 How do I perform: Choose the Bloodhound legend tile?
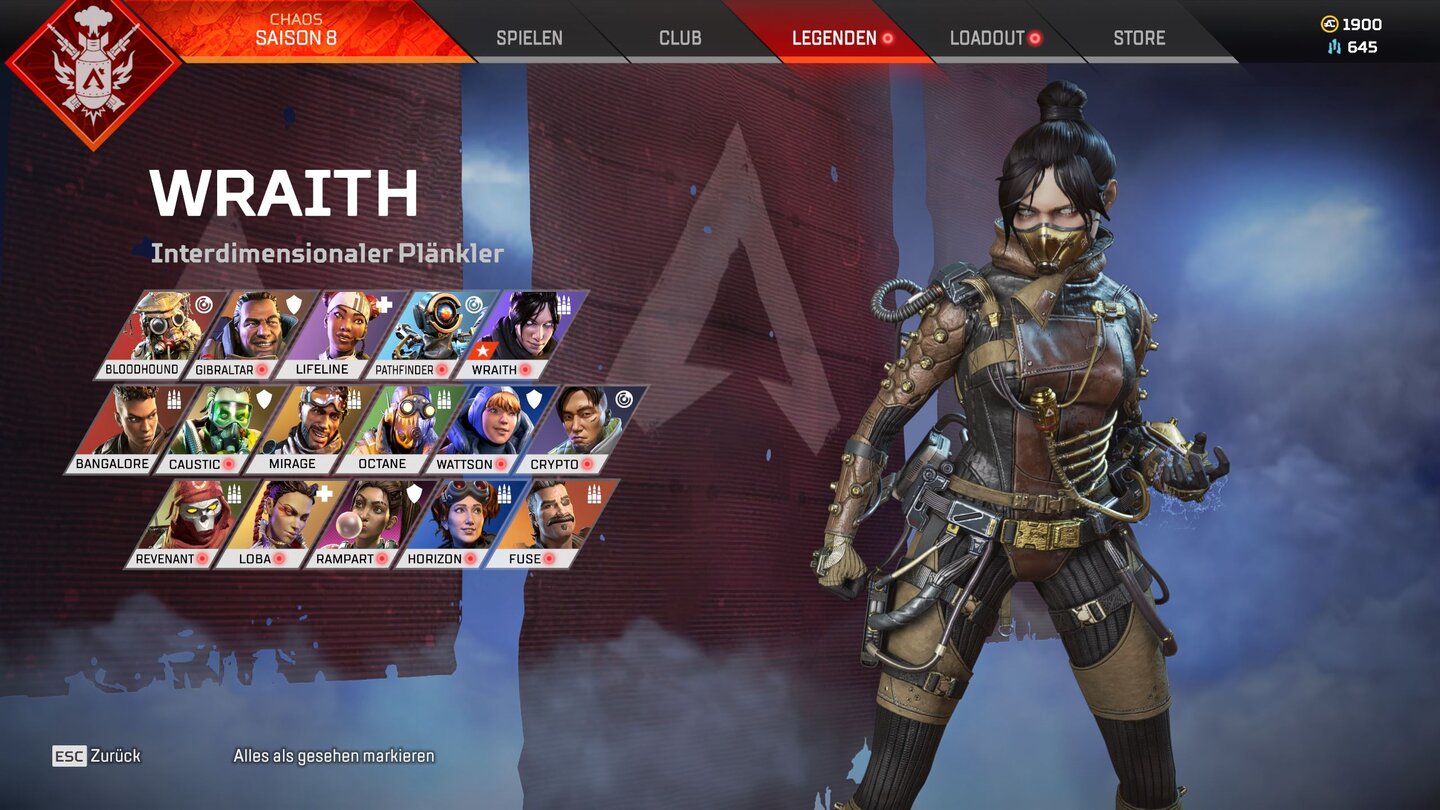[150, 334]
